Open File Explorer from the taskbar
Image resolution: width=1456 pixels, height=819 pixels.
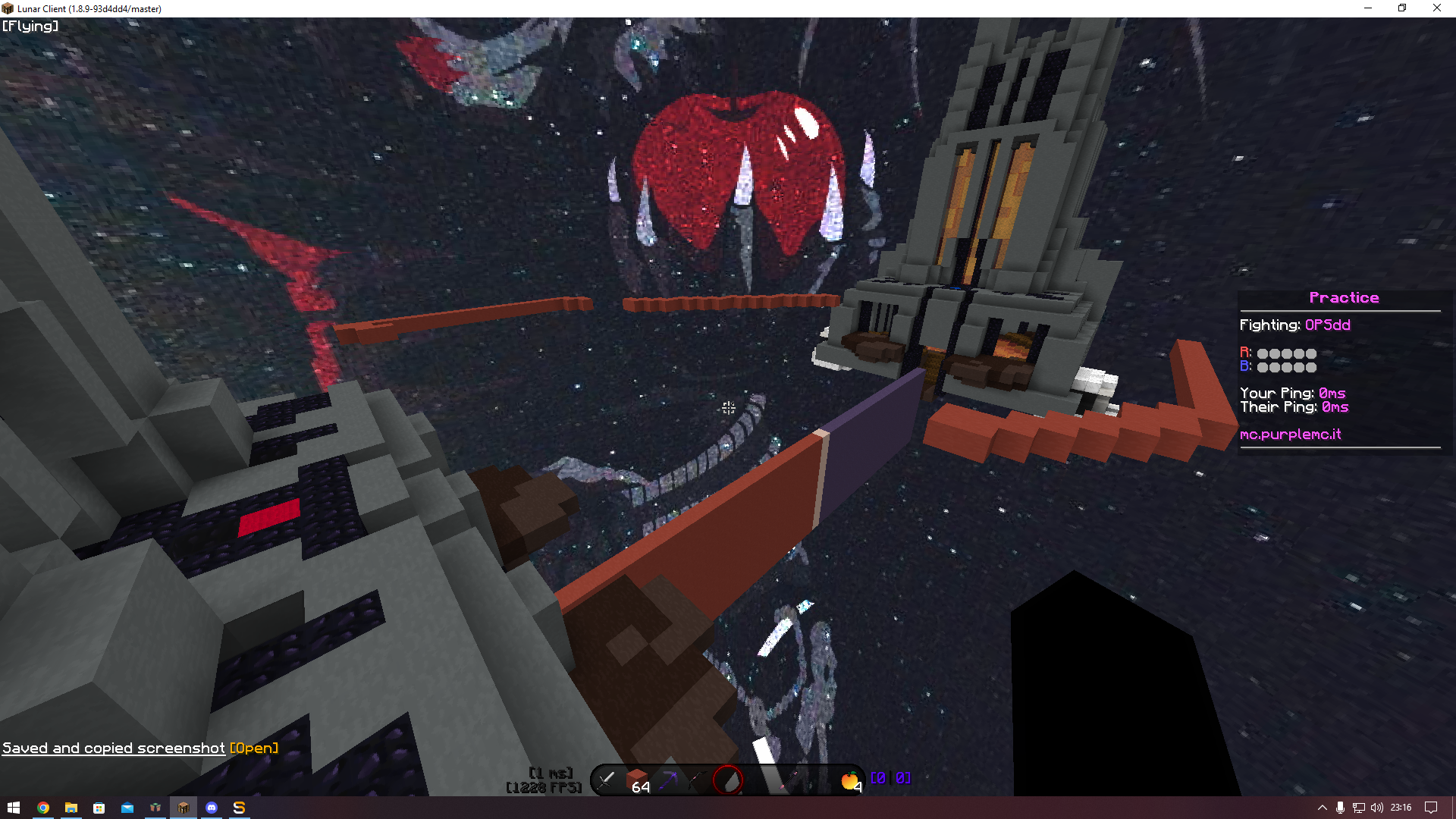tap(71, 808)
